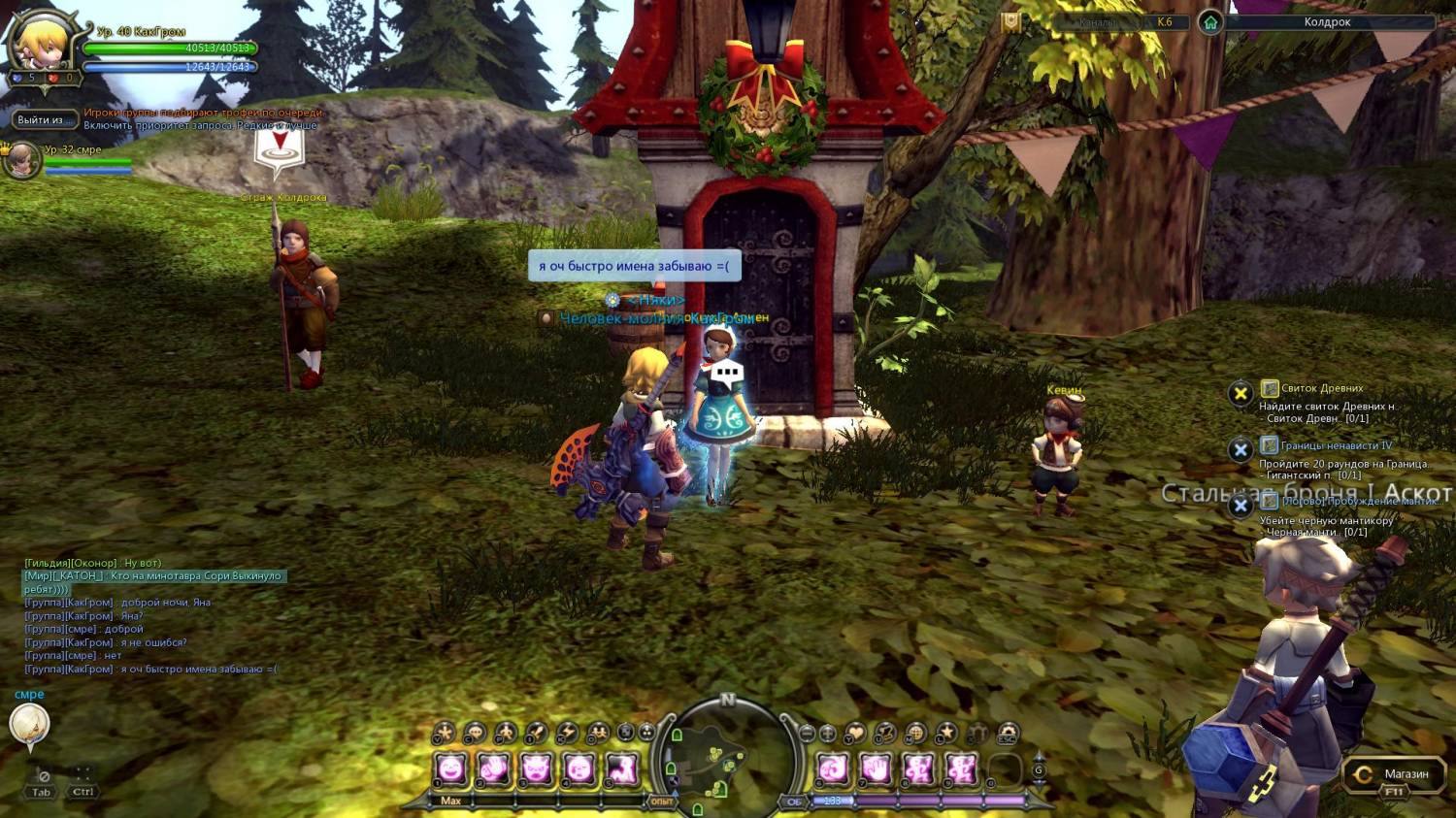
Task: Dismiss the Пробуждение мантикоры quest tracker
Action: (x=1240, y=506)
